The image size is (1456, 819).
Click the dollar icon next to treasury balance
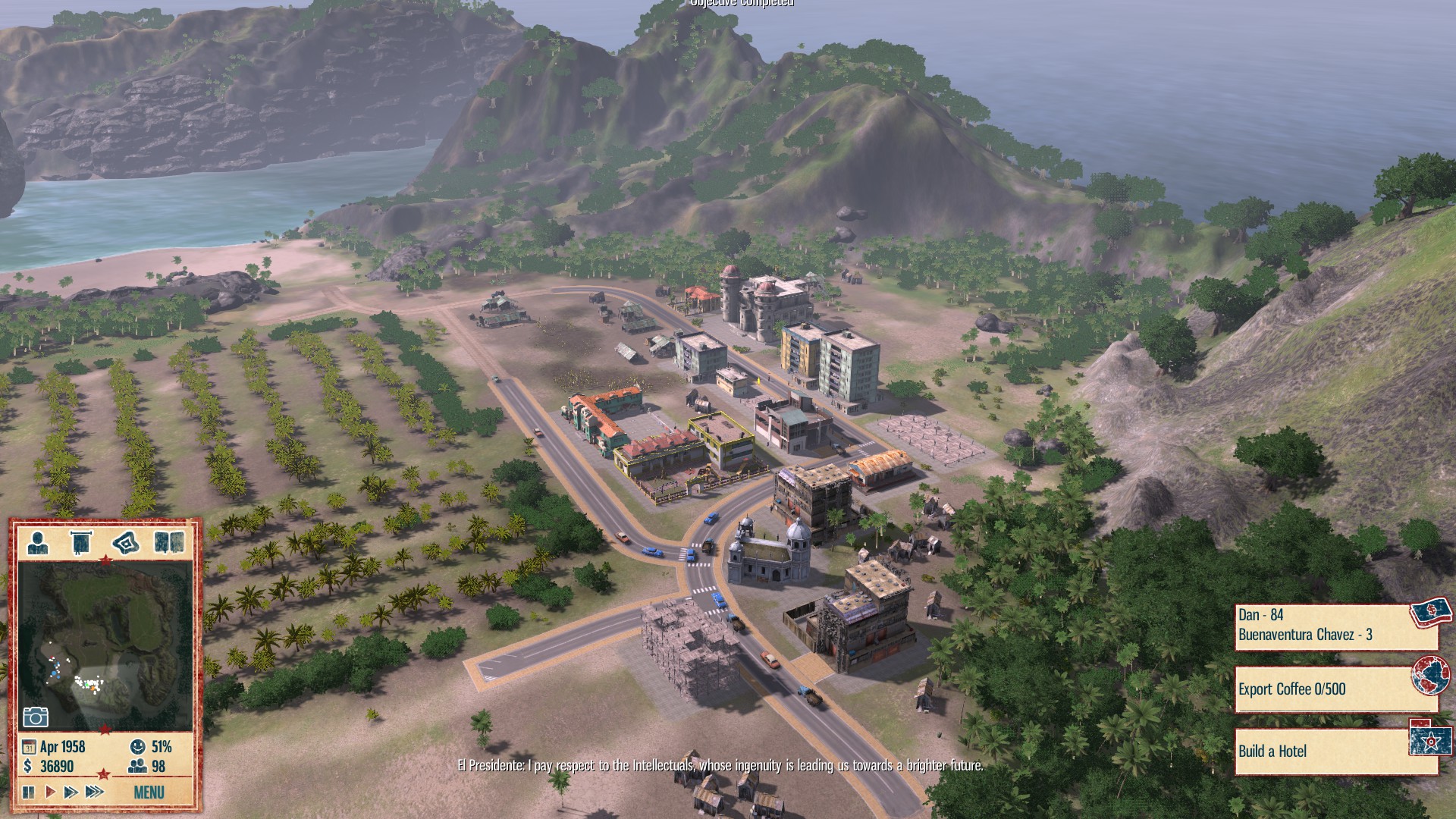click(27, 766)
